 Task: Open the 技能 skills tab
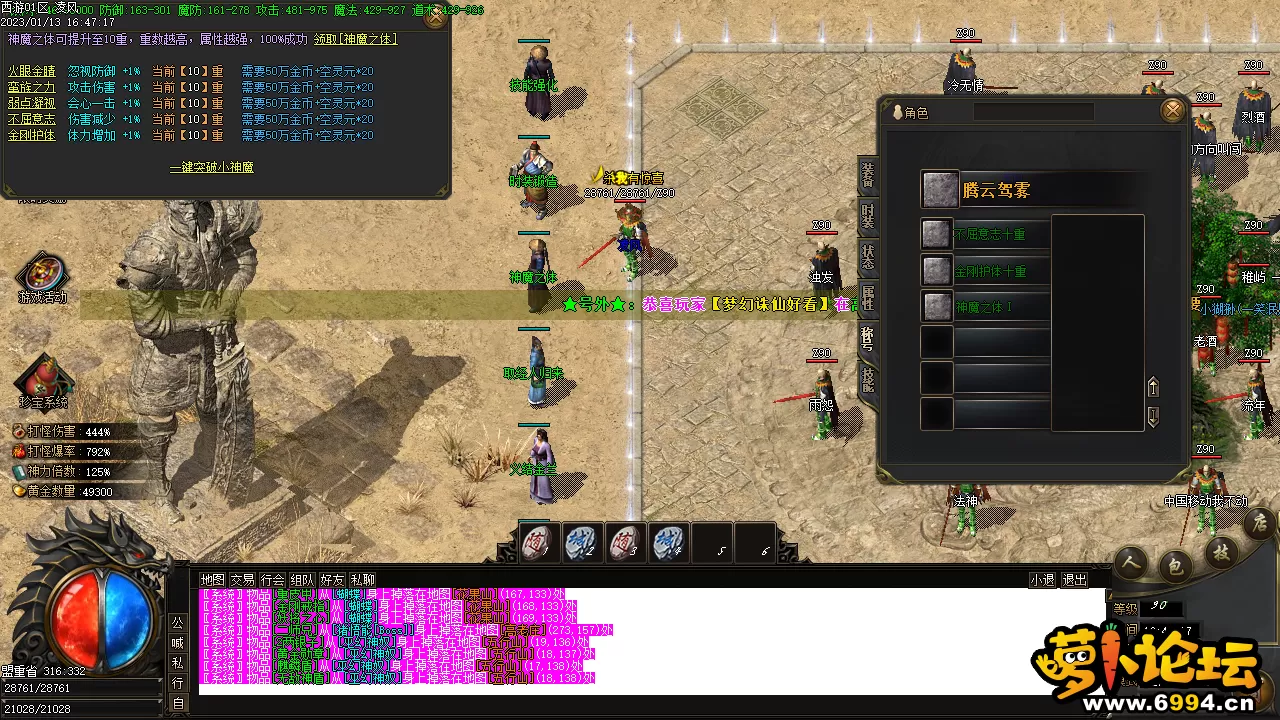point(867,378)
